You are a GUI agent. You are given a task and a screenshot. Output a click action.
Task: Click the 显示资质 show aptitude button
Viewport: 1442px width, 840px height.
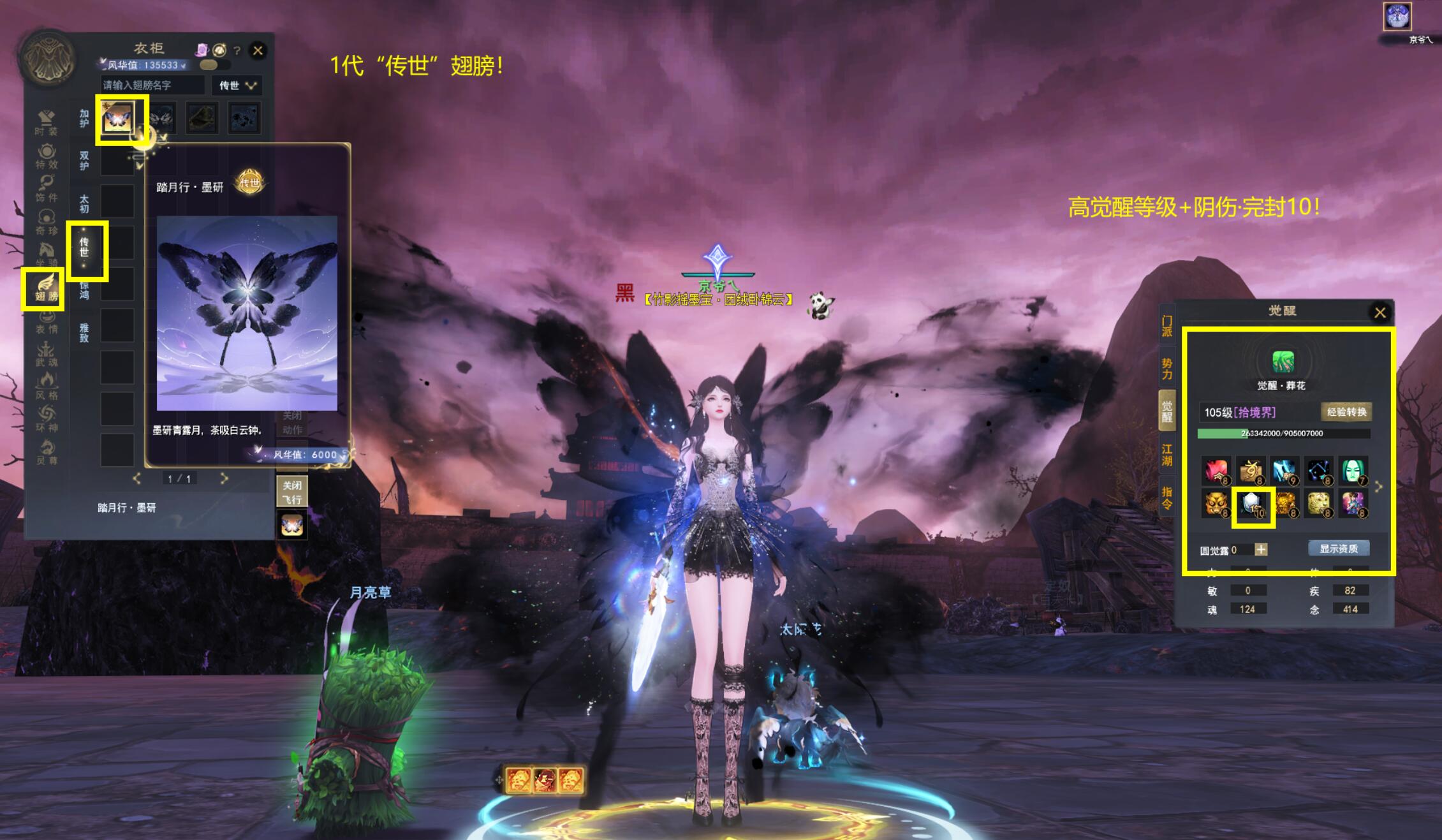pos(1338,549)
